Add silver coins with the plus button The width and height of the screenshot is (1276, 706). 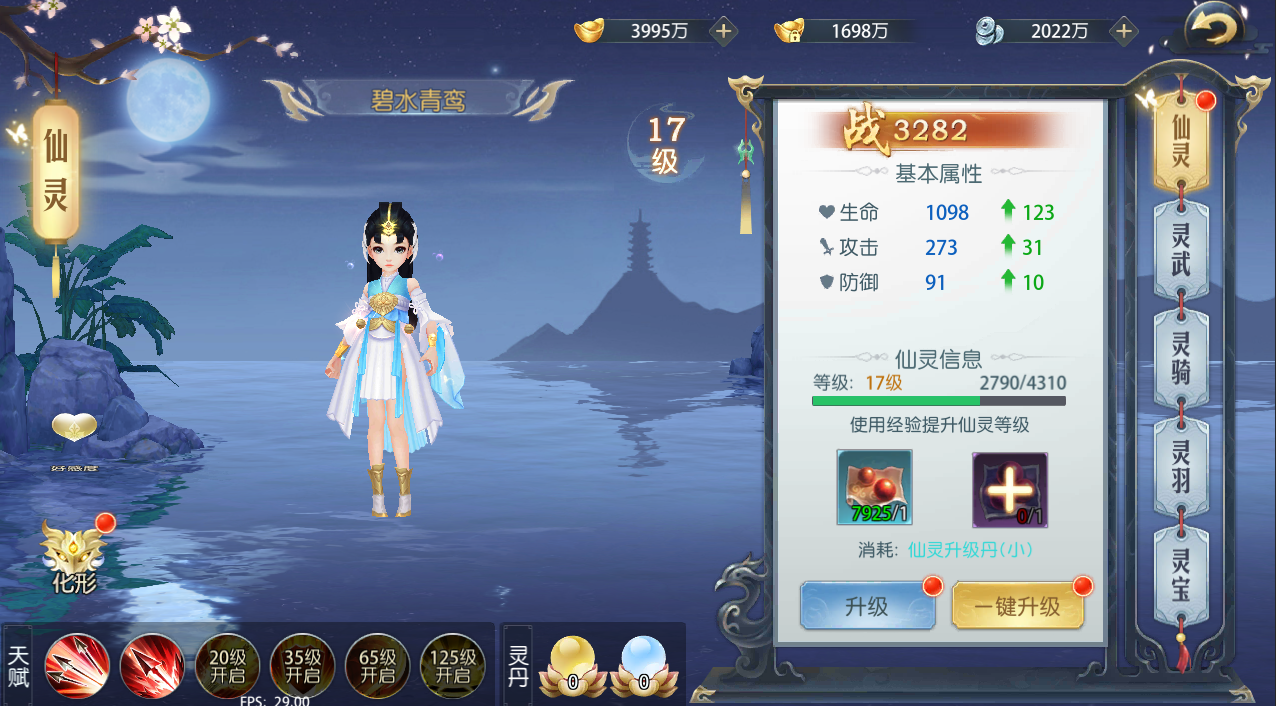(1123, 31)
